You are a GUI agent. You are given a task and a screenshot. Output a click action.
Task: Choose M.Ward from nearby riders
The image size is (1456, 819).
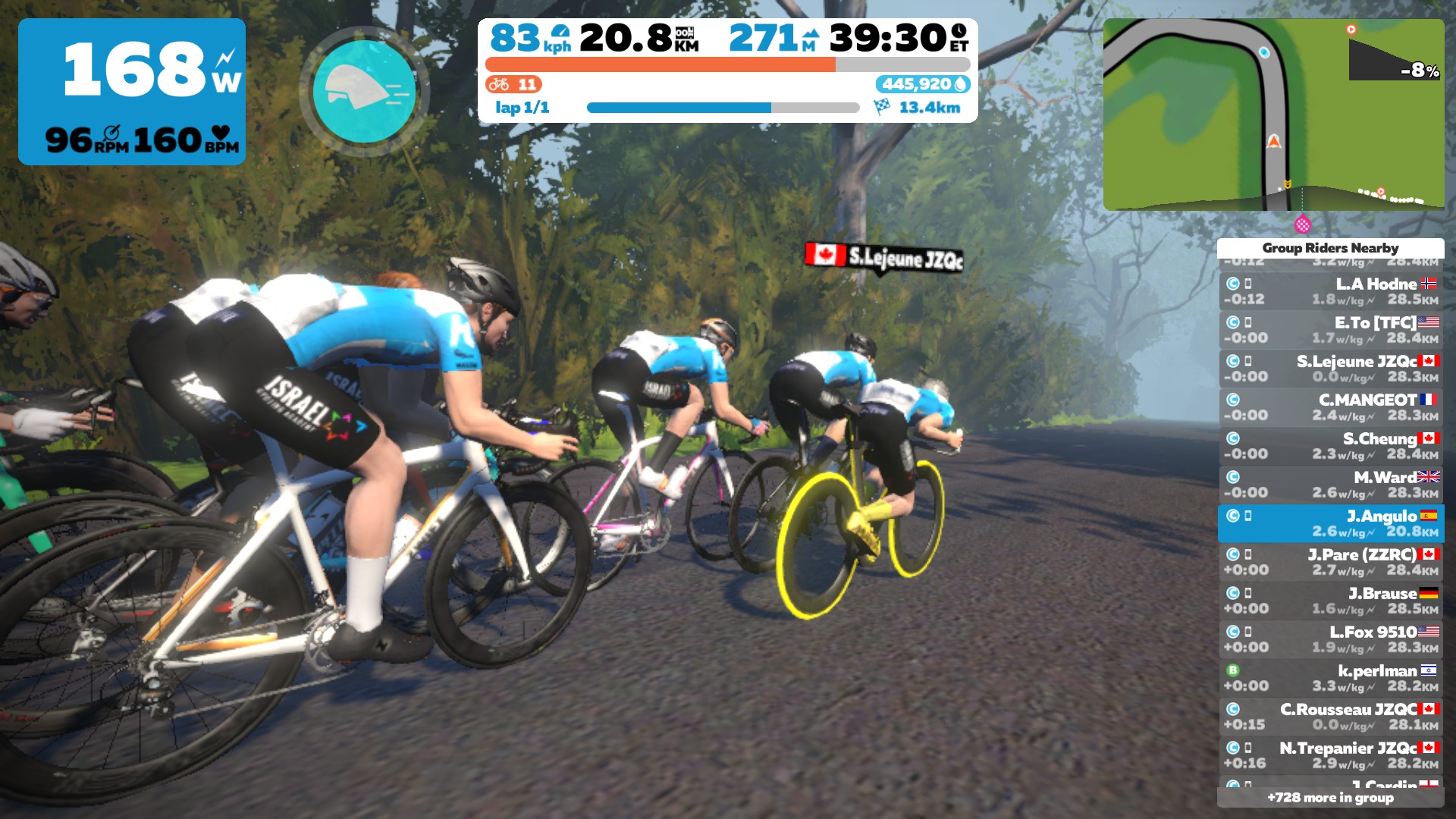[1330, 485]
